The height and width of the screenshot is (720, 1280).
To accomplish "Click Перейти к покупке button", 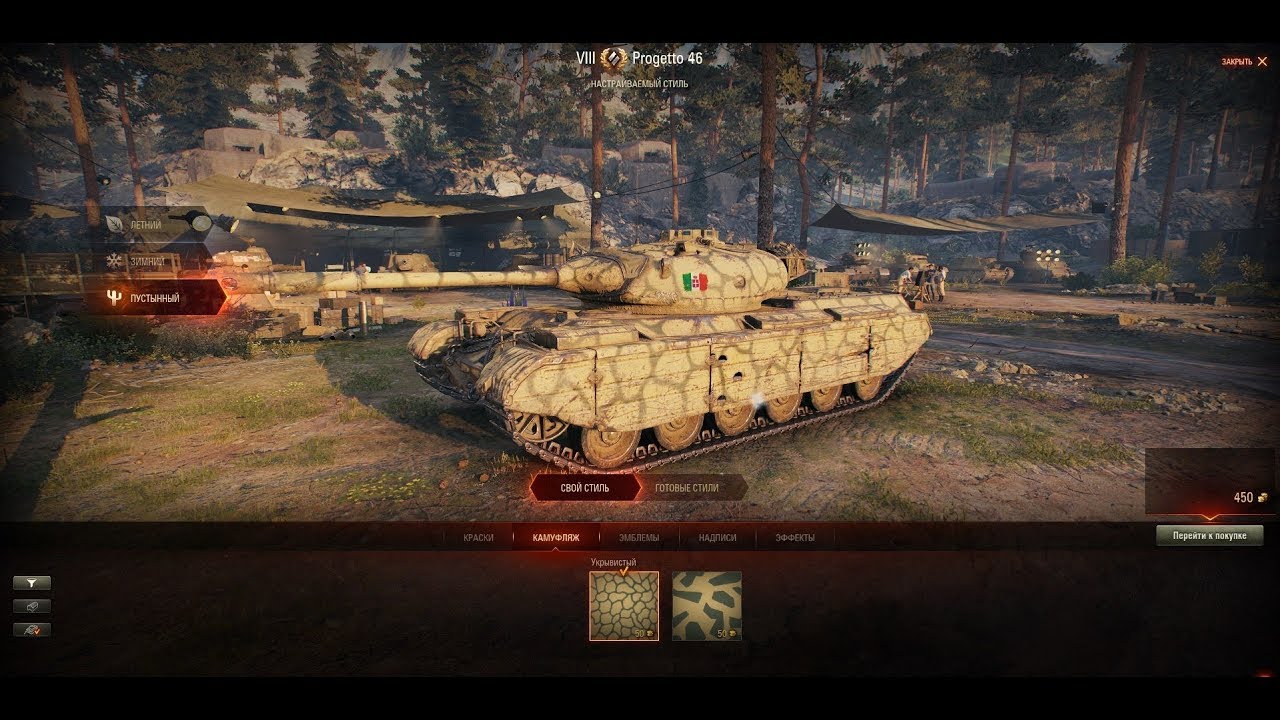I will pyautogui.click(x=1209, y=536).
